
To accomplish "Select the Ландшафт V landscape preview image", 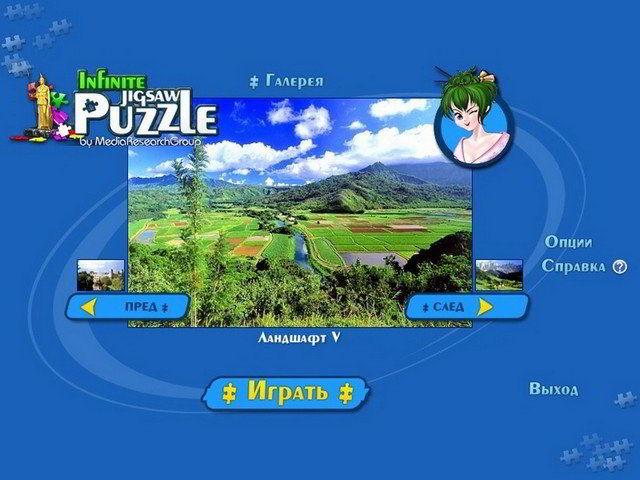I will 300,210.
